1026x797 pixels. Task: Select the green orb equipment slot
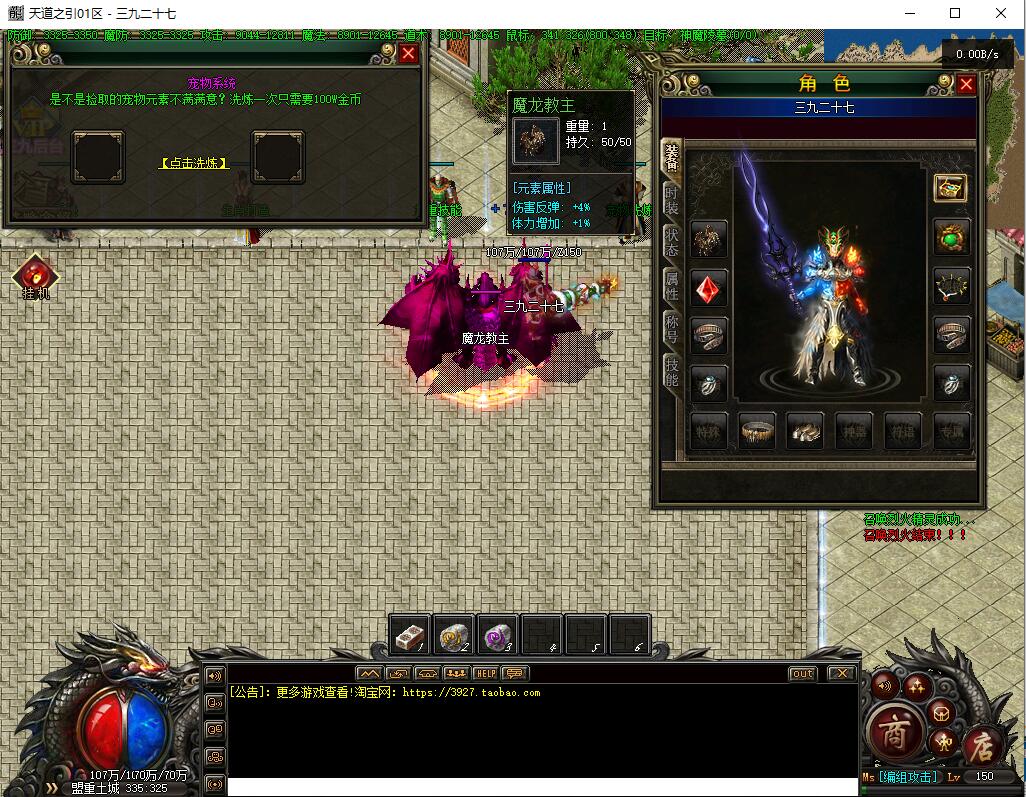[951, 238]
